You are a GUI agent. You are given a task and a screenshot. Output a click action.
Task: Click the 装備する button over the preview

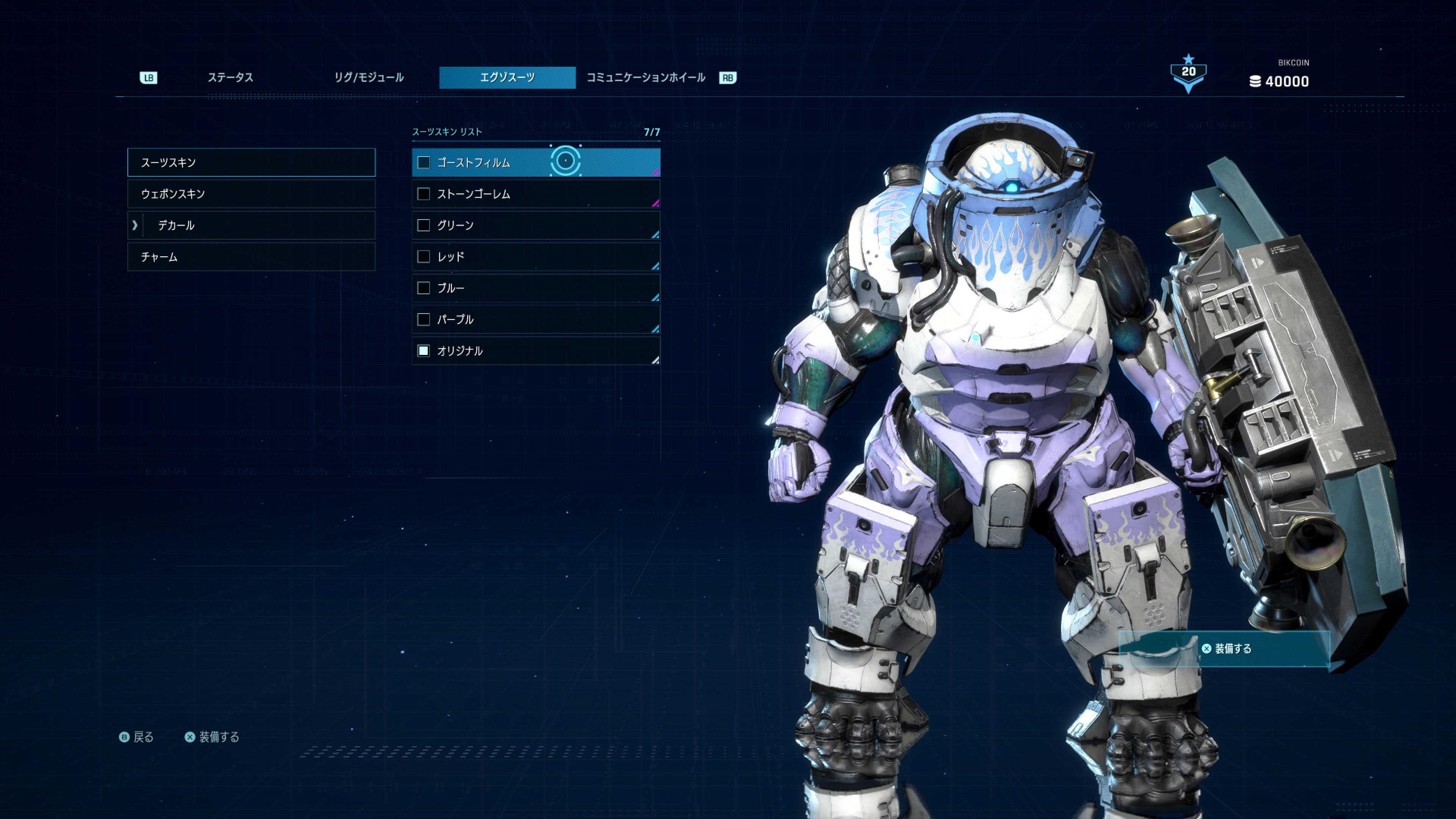[x=1225, y=649]
